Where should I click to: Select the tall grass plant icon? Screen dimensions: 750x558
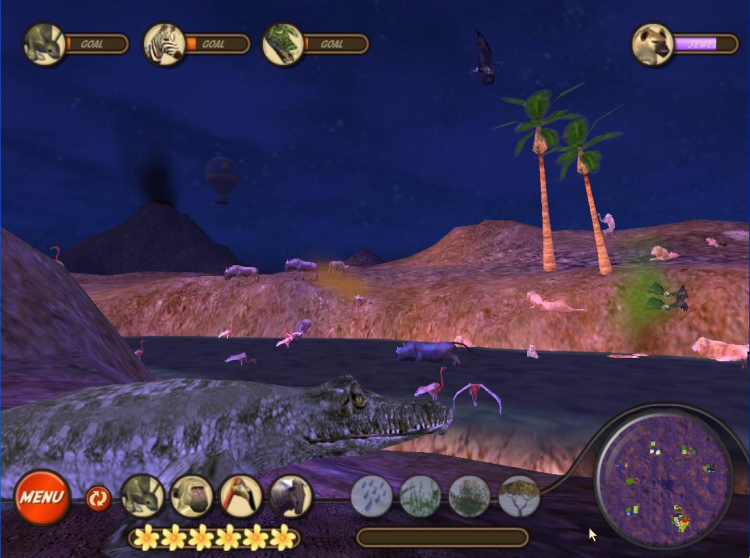pos(420,496)
